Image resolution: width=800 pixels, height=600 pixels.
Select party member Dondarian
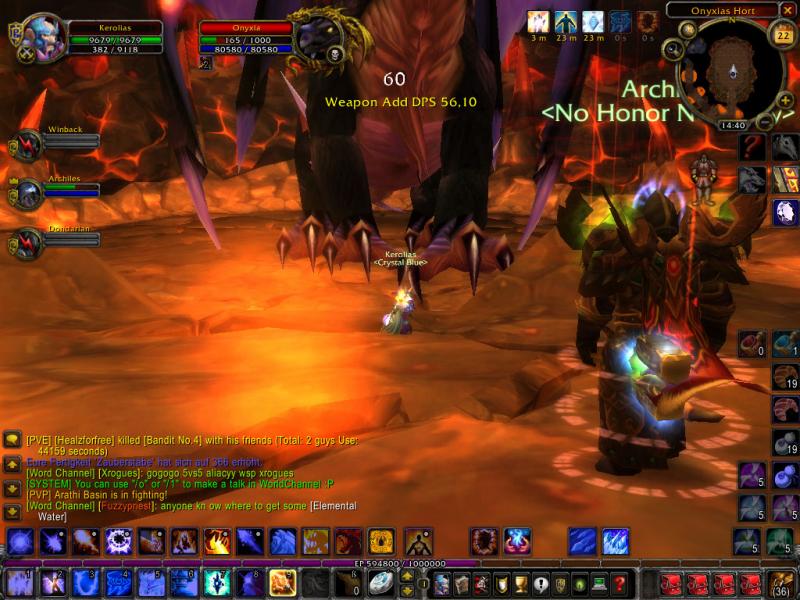coord(26,244)
